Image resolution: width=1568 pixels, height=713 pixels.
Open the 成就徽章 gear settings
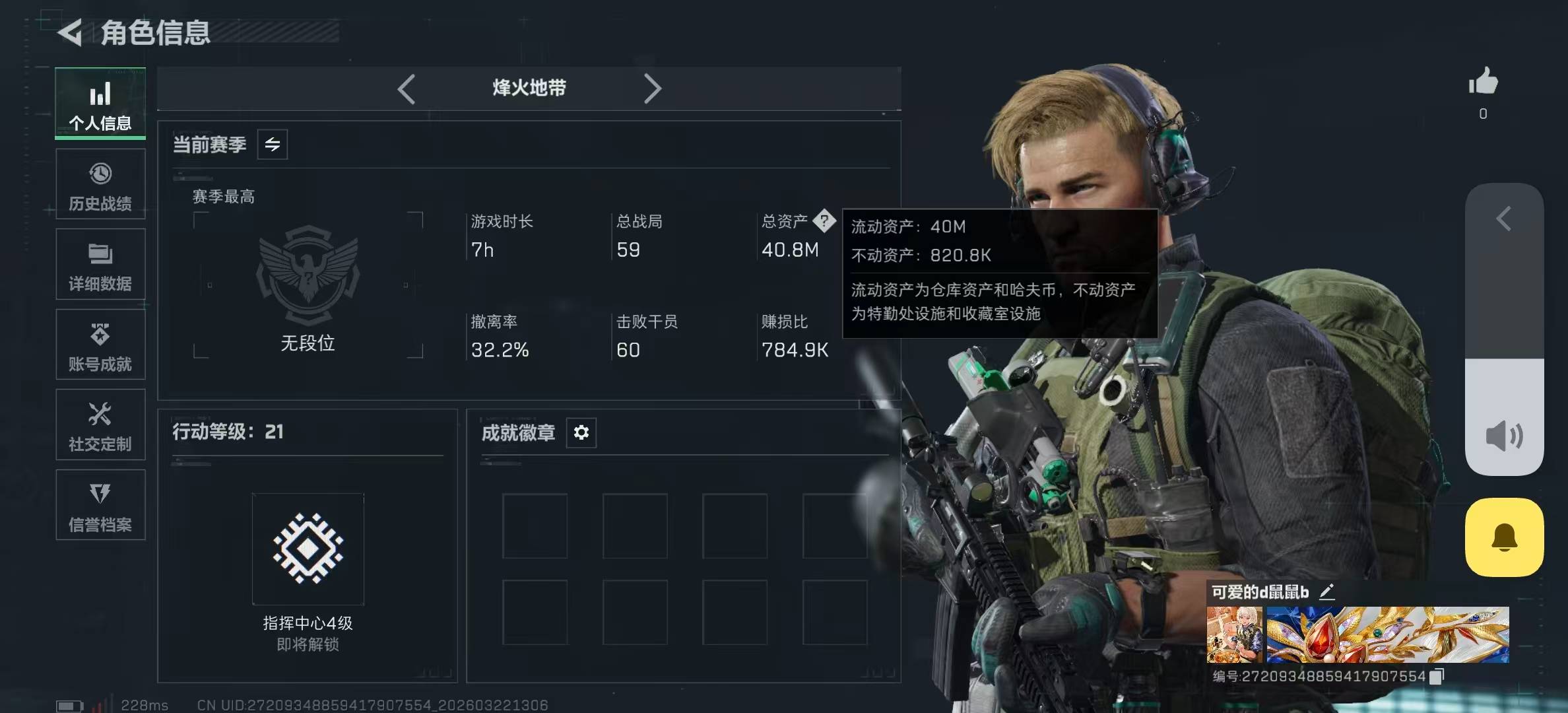(x=581, y=432)
